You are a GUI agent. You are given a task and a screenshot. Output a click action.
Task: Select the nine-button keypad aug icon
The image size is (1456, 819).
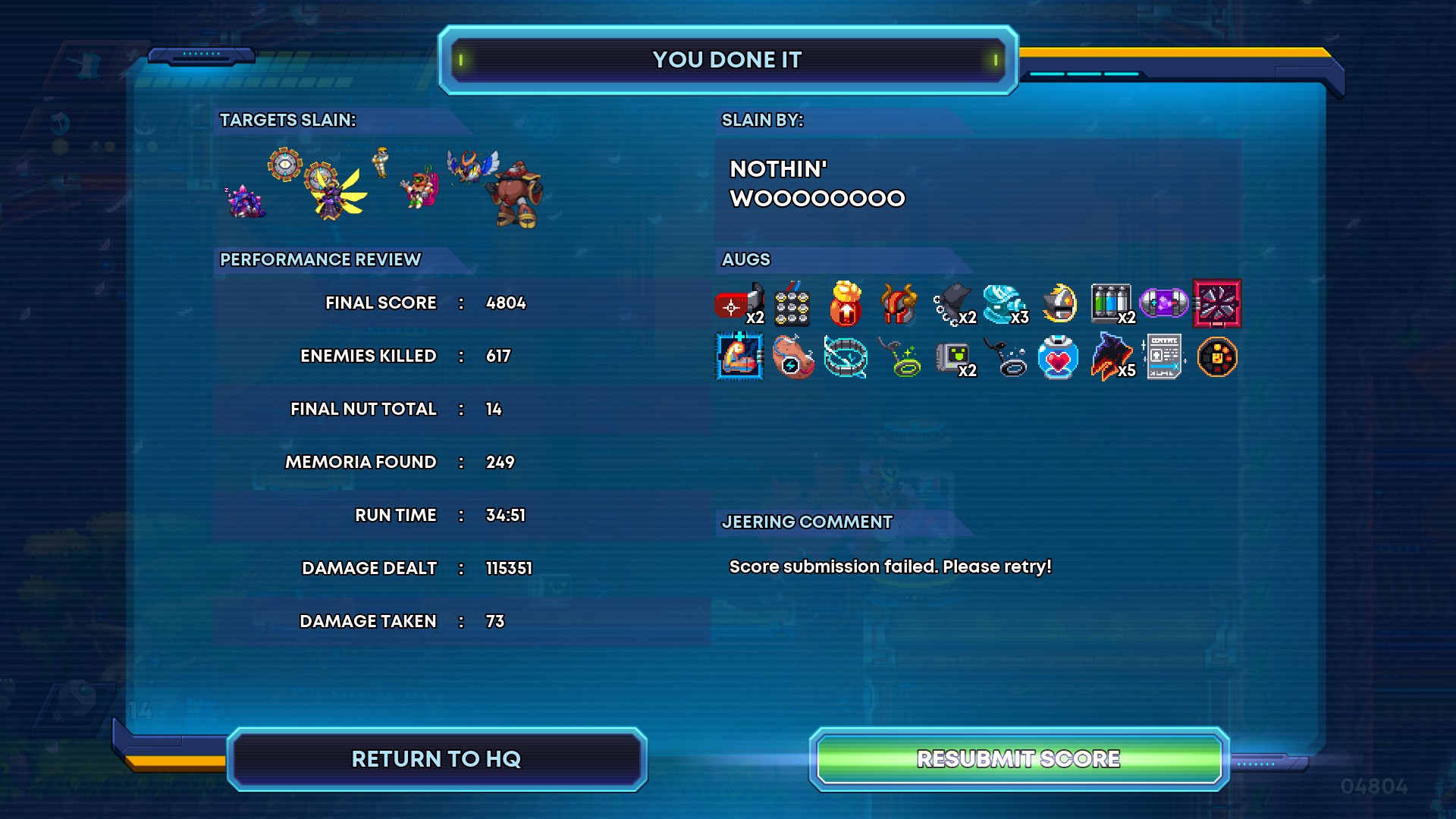coord(792,304)
